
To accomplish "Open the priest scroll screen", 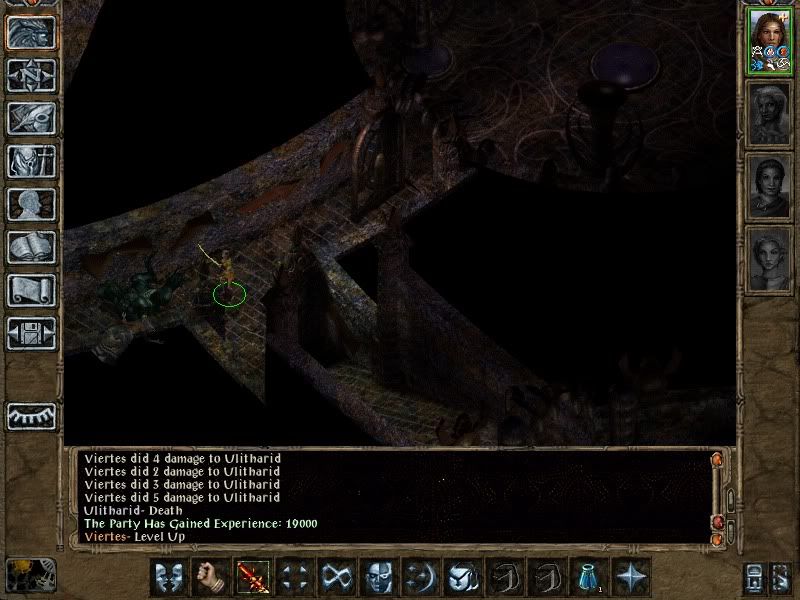I will [31, 290].
